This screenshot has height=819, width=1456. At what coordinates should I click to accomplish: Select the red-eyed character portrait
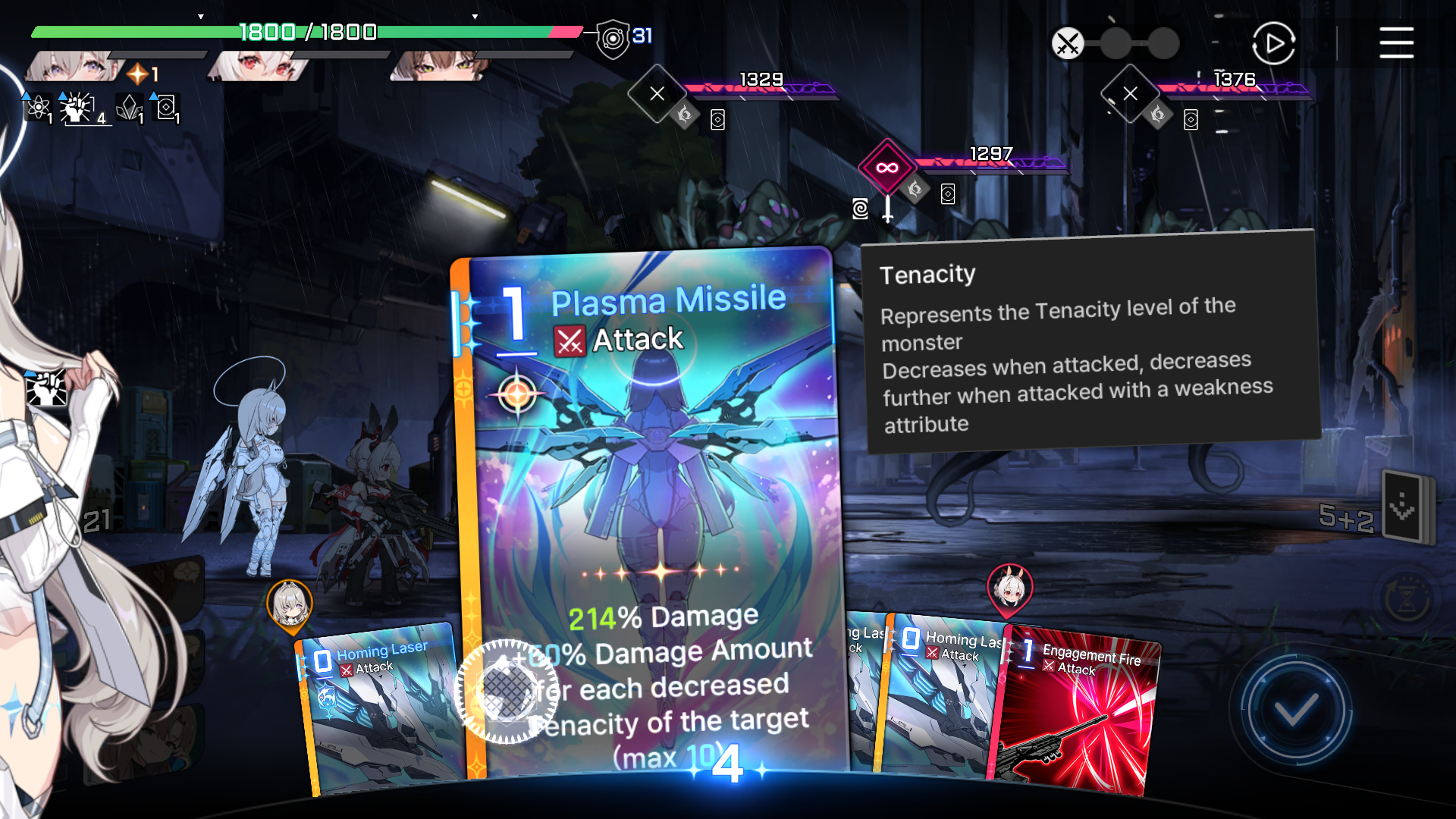point(262,67)
